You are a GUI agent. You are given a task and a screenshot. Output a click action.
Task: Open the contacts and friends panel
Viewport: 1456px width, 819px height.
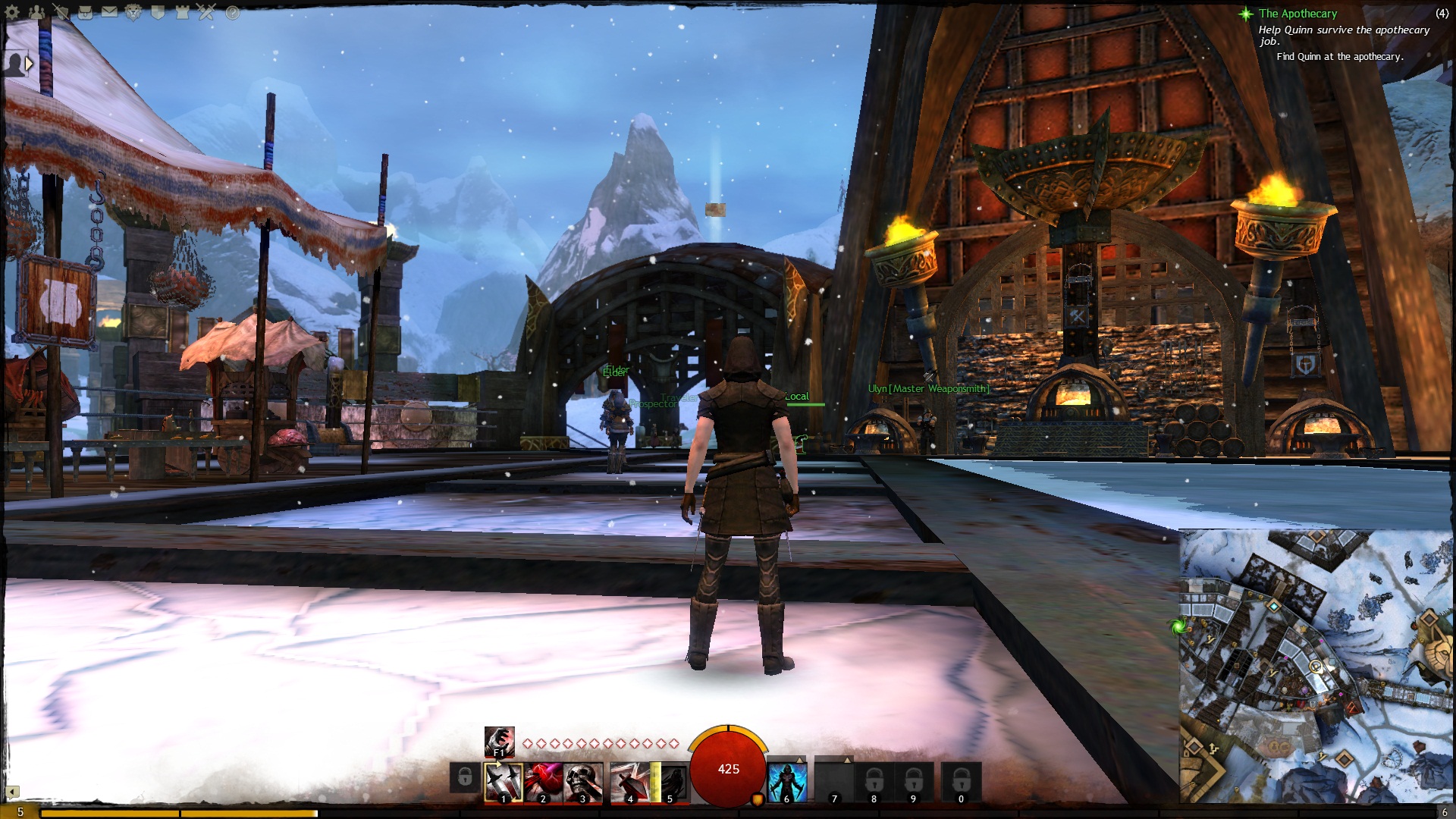pos(36,12)
